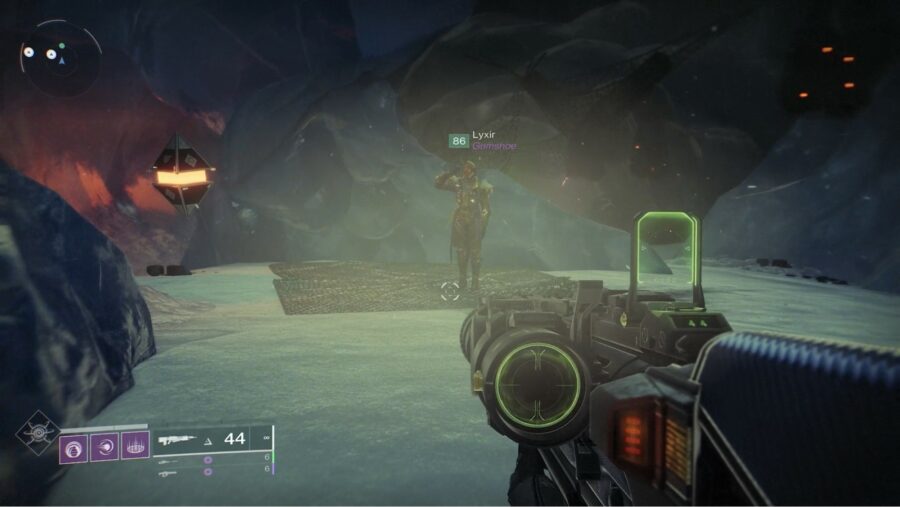The width and height of the screenshot is (900, 507).
Task: Select the diamond-shaped Super ability icon
Action: 37,433
